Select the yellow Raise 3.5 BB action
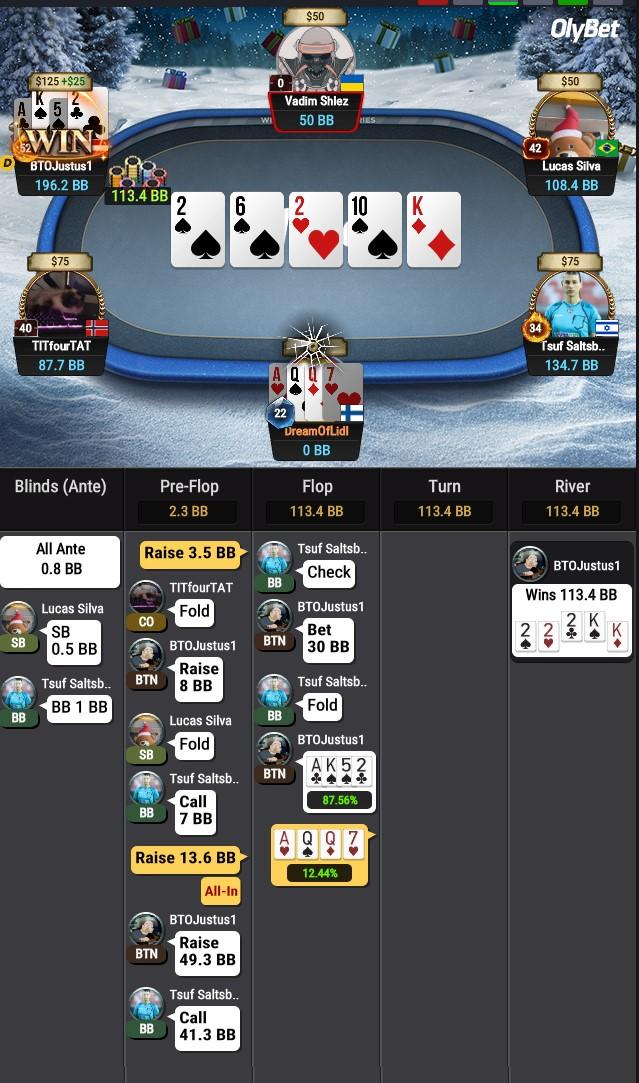Viewport: 639px width, 1083px height. click(190, 553)
